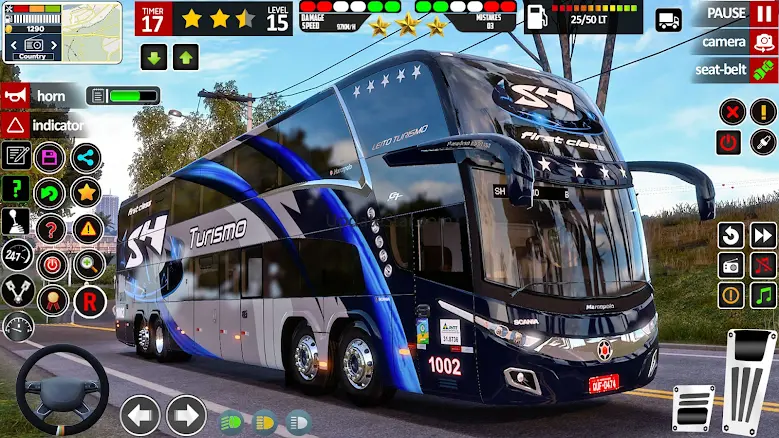Click the red R record icon
Image resolution: width=779 pixels, height=438 pixels.
pyautogui.click(x=90, y=299)
